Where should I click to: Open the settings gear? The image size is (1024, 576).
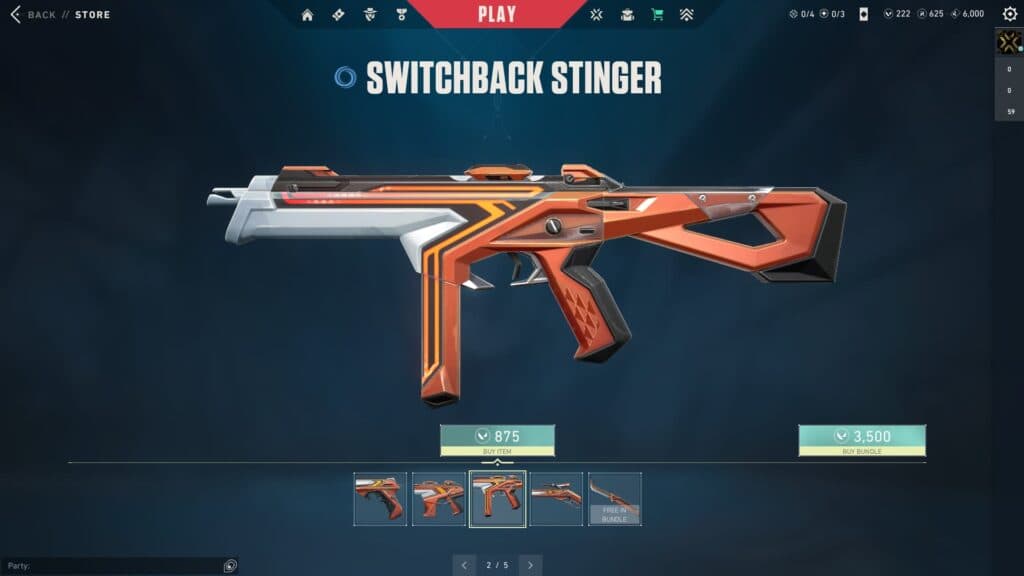[1009, 14]
